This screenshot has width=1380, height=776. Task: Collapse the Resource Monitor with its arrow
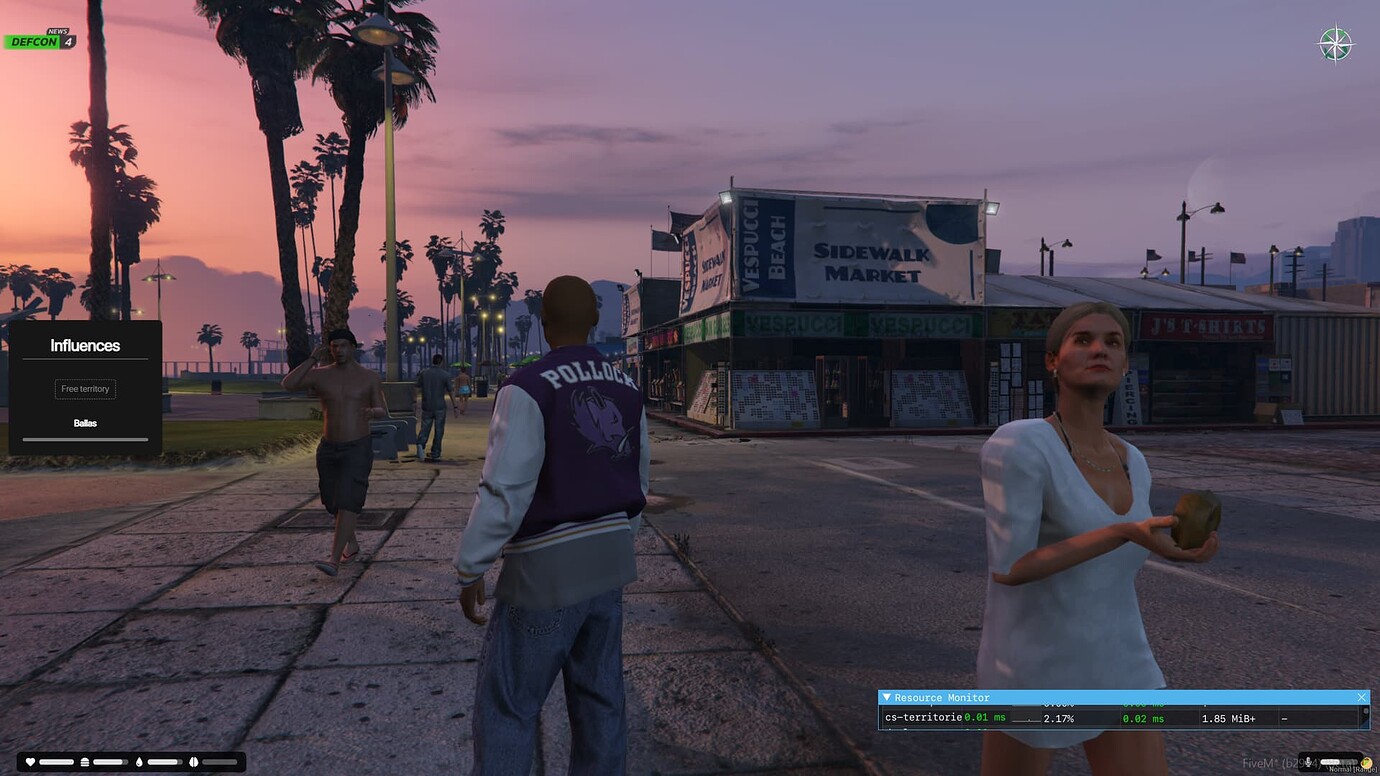click(x=886, y=697)
